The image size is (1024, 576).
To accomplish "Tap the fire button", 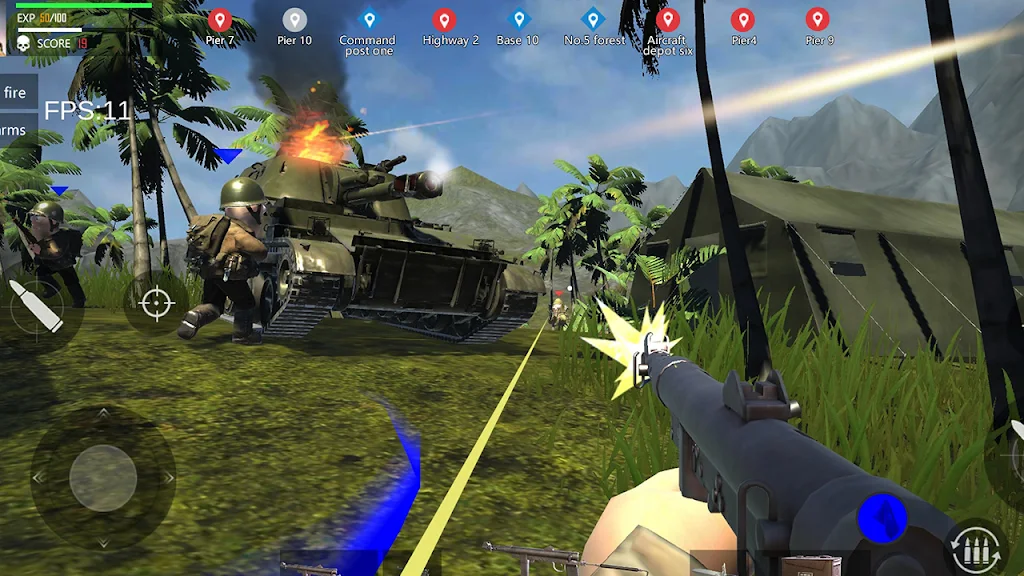I will tap(17, 93).
